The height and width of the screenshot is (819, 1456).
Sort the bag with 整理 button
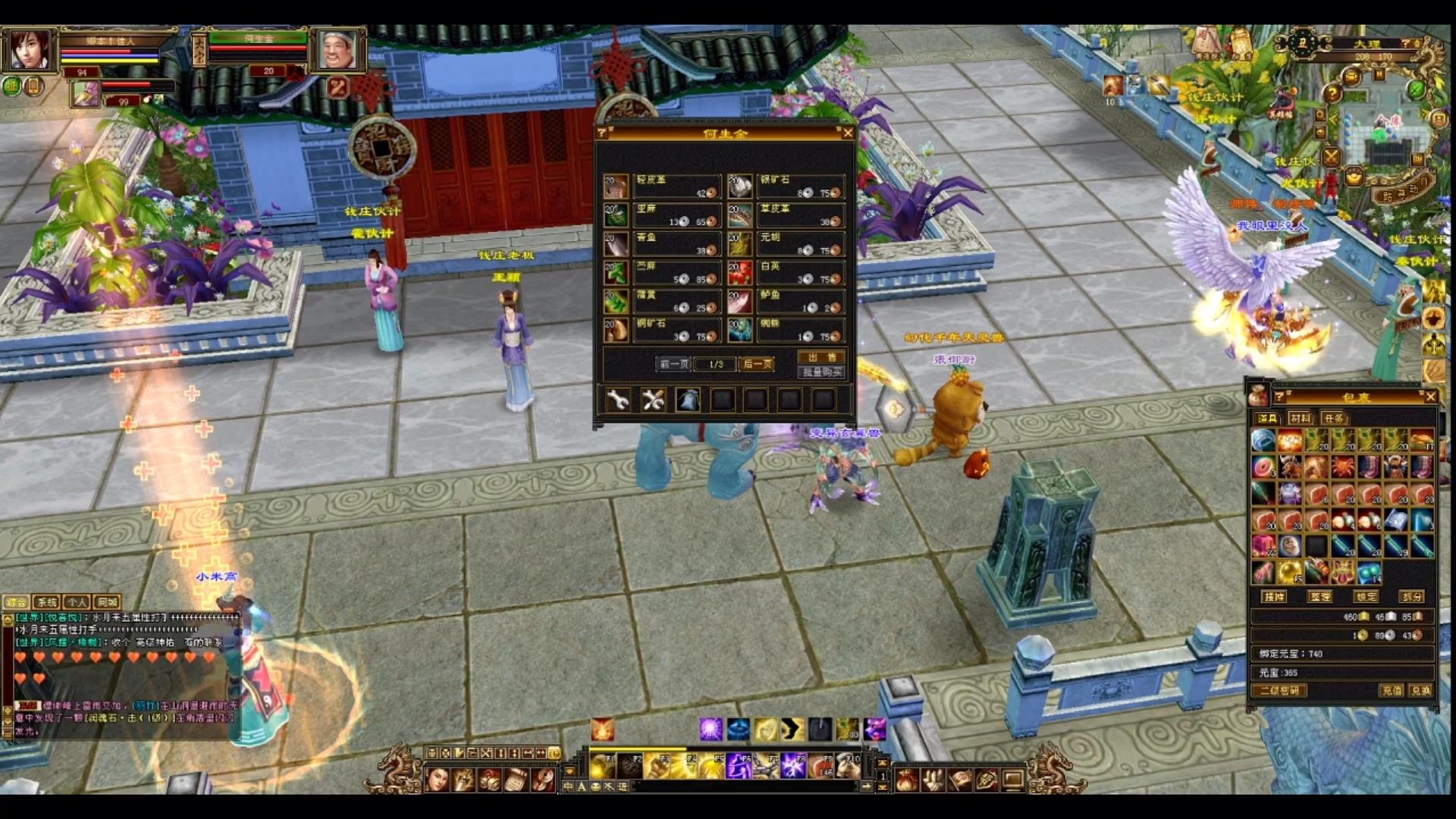point(1320,597)
